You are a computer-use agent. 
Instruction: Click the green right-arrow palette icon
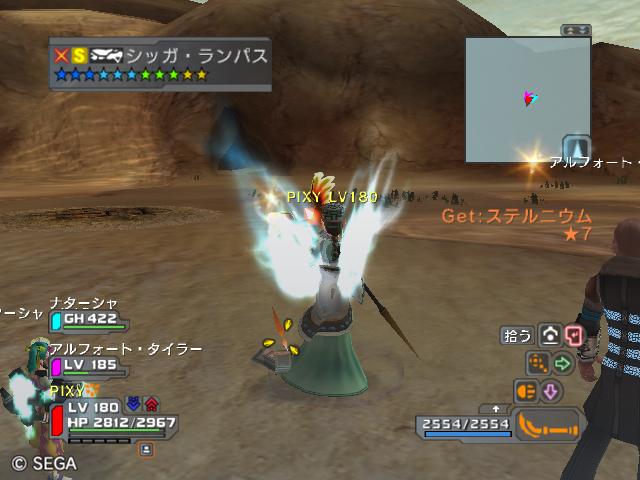(562, 363)
